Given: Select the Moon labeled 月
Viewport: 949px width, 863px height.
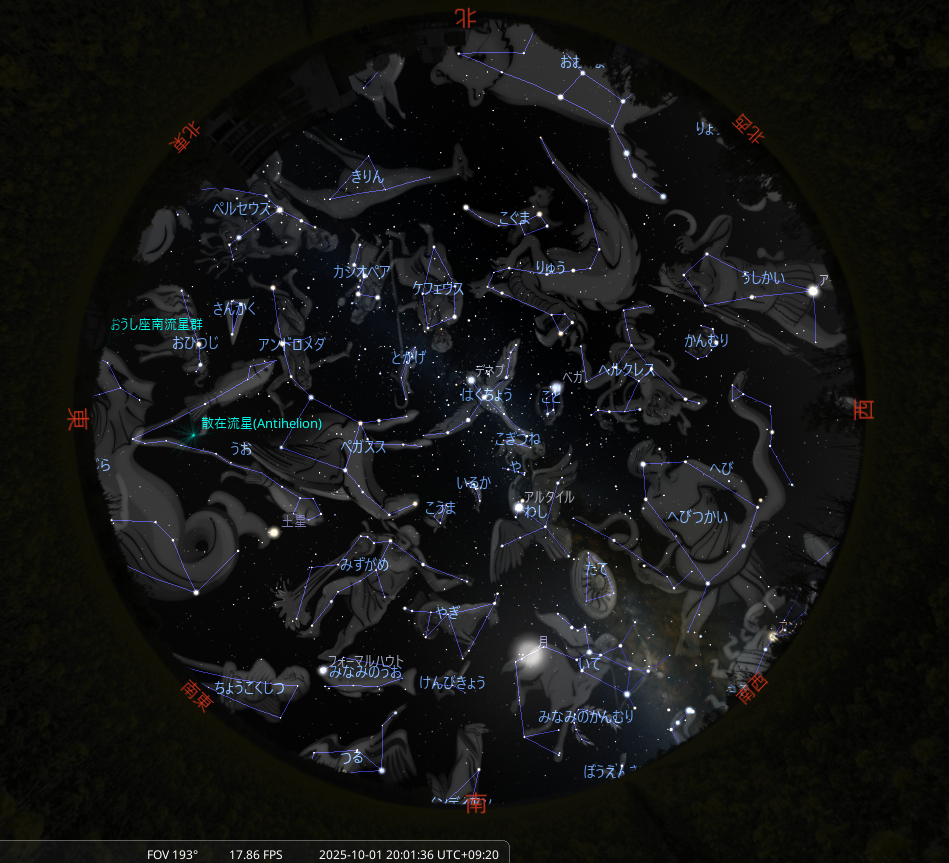Looking at the screenshot, I should pos(526,657).
